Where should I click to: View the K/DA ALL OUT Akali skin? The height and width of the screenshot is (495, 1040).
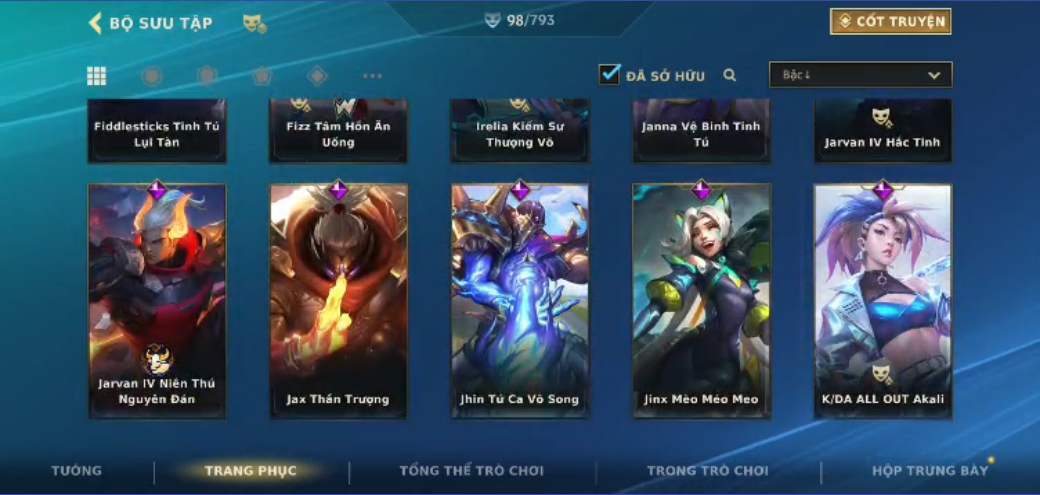point(882,300)
